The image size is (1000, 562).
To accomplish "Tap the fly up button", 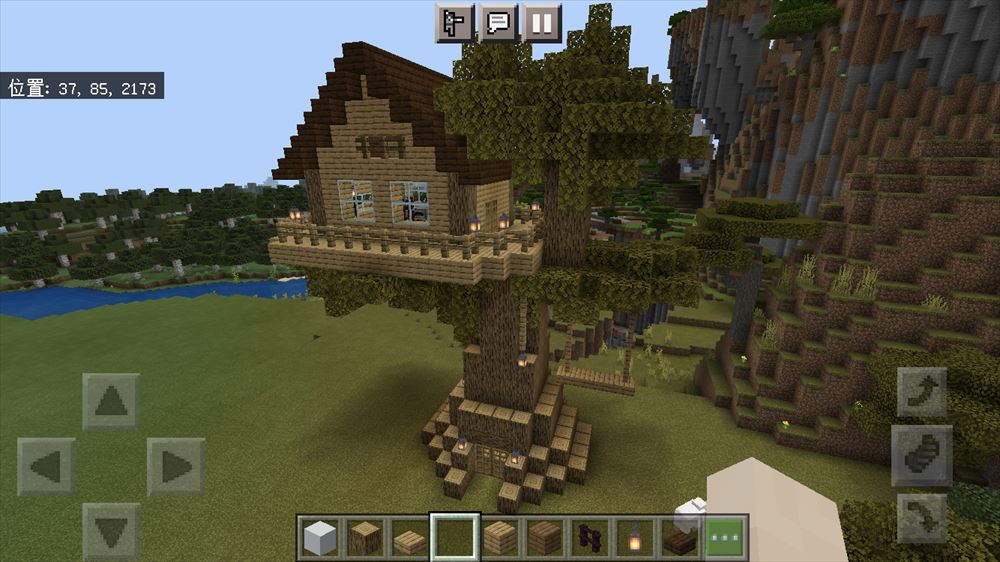I will click(922, 392).
